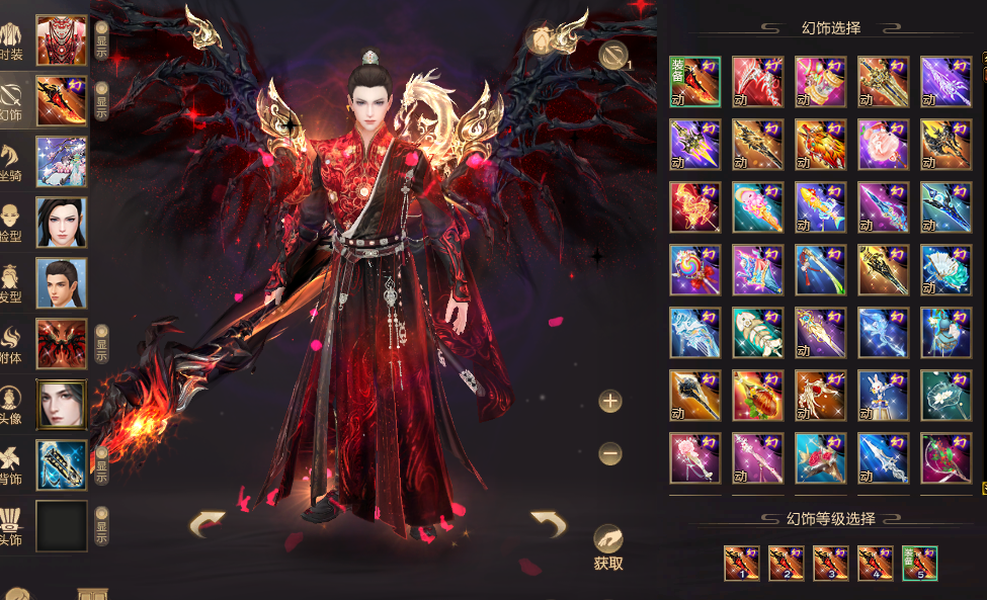Viewport: 987px width, 600px height.
Task: Select the equipped 装备 weapon skin
Action: [x=694, y=82]
